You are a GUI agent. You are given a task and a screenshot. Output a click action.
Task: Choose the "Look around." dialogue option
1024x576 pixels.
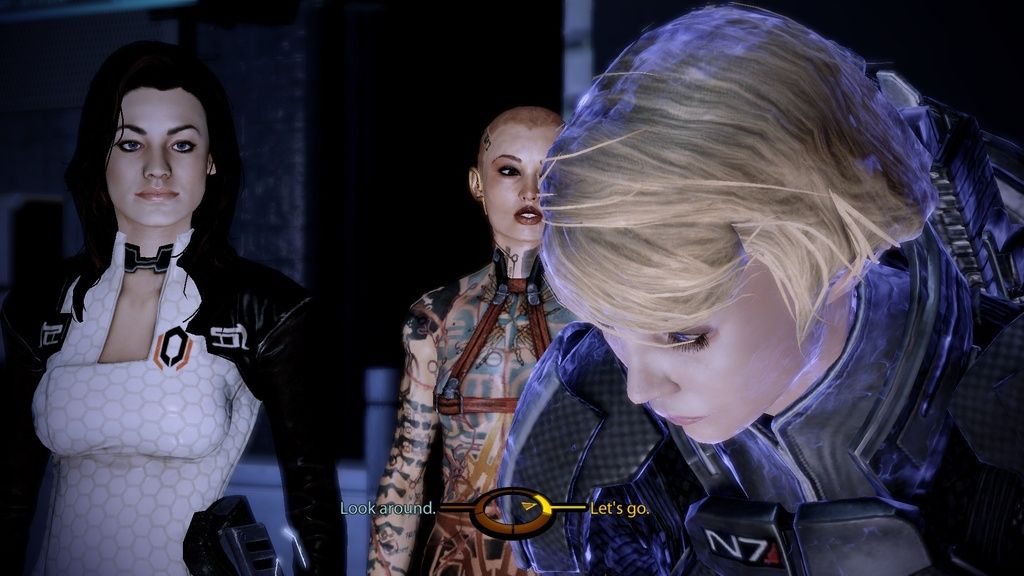tap(387, 508)
